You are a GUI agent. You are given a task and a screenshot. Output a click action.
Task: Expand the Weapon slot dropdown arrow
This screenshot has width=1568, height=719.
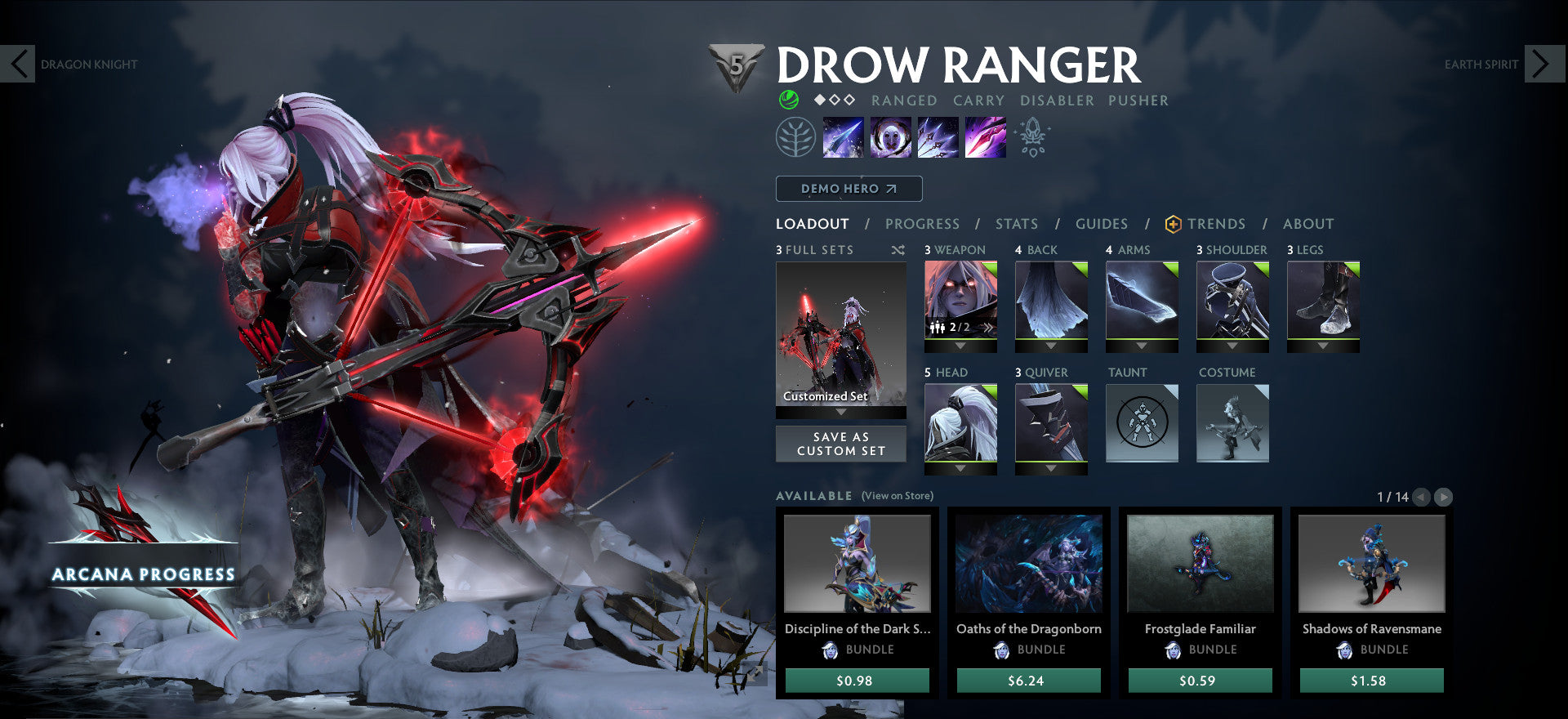click(961, 346)
